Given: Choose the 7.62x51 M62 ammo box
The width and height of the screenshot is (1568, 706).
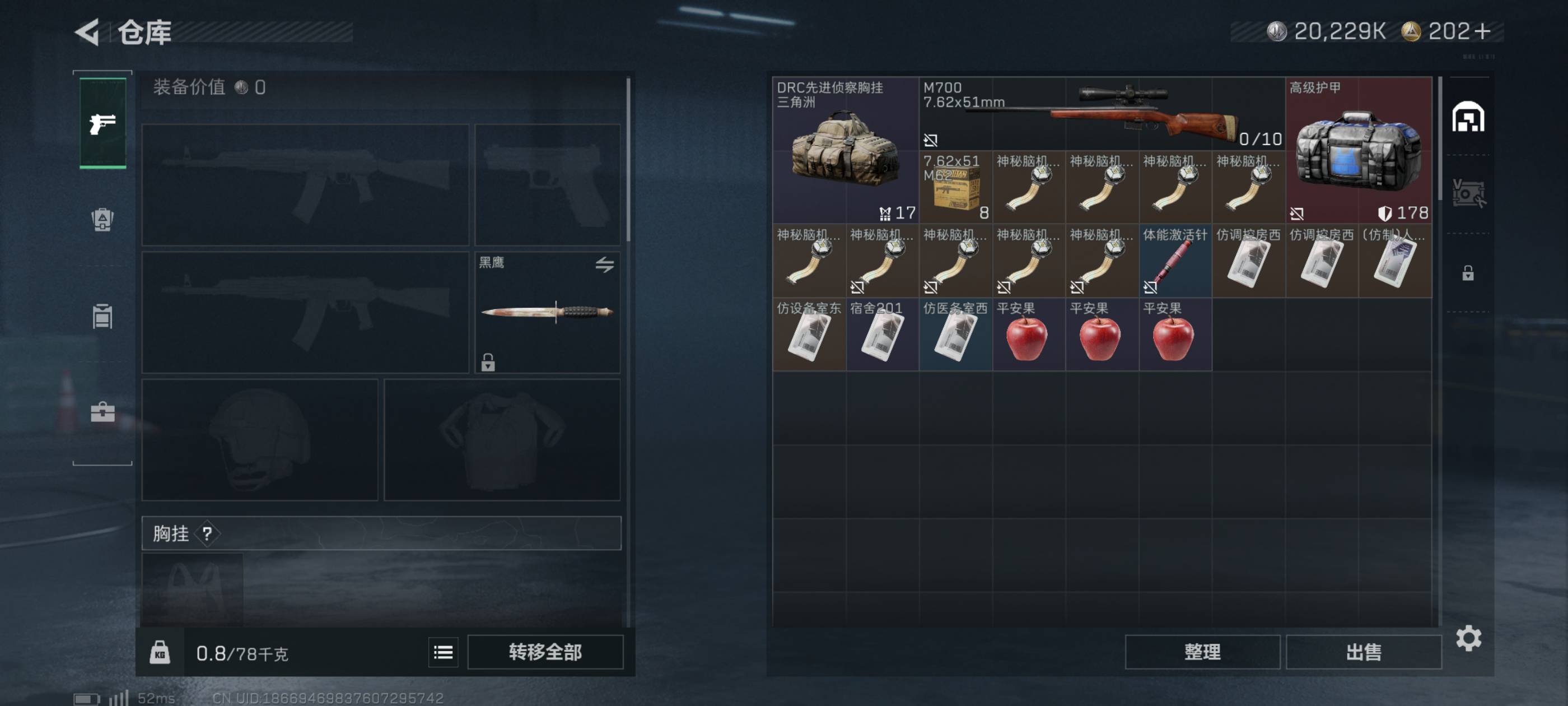Looking at the screenshot, I should click(956, 187).
